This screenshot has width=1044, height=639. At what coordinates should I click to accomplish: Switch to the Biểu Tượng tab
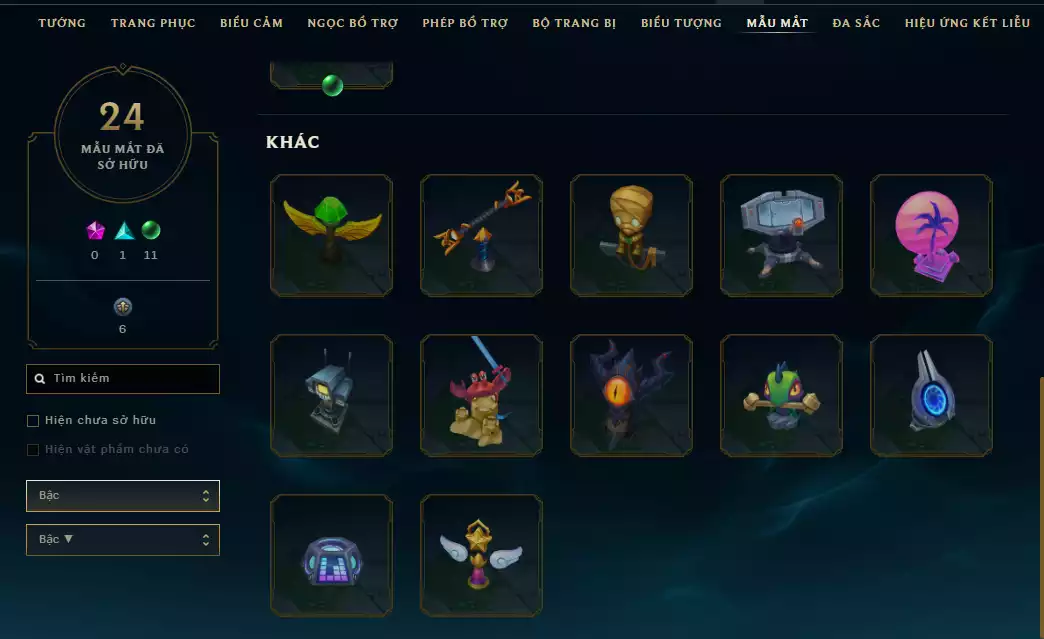[681, 23]
